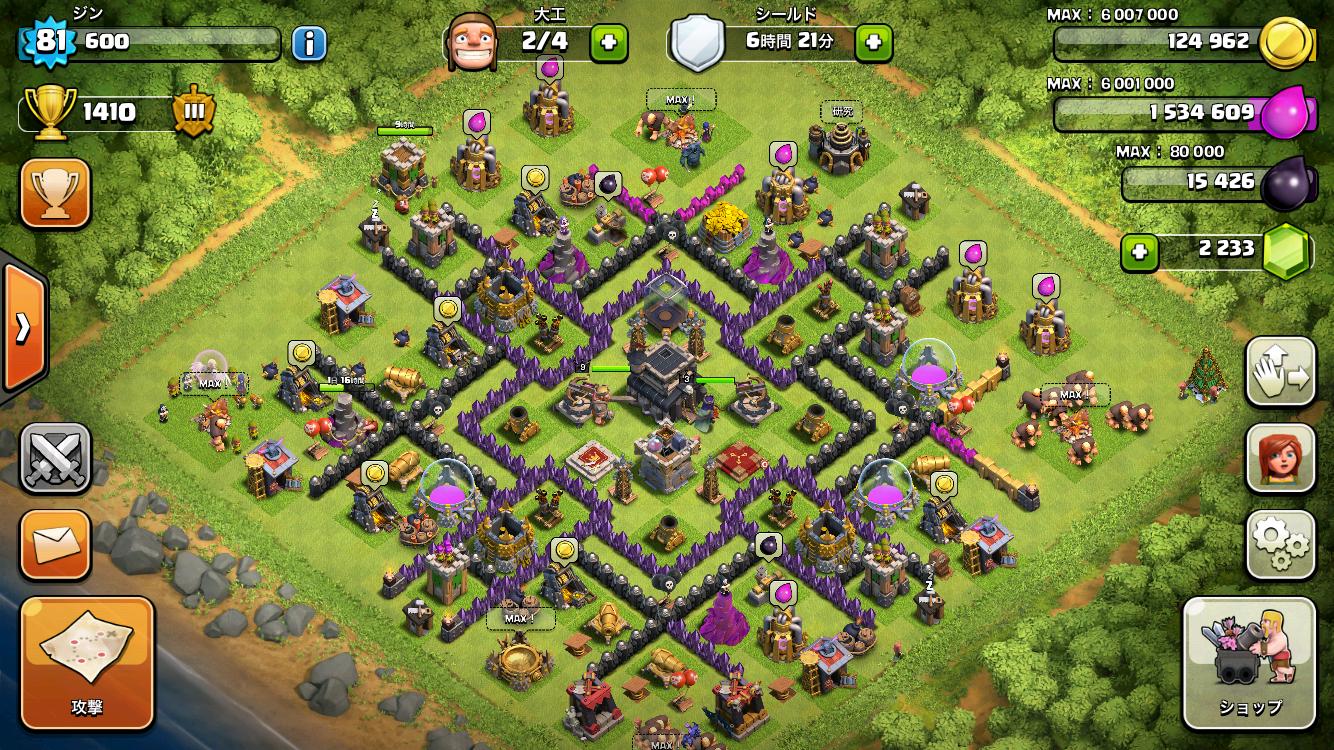Buy more gems with the plus button

point(1139,252)
